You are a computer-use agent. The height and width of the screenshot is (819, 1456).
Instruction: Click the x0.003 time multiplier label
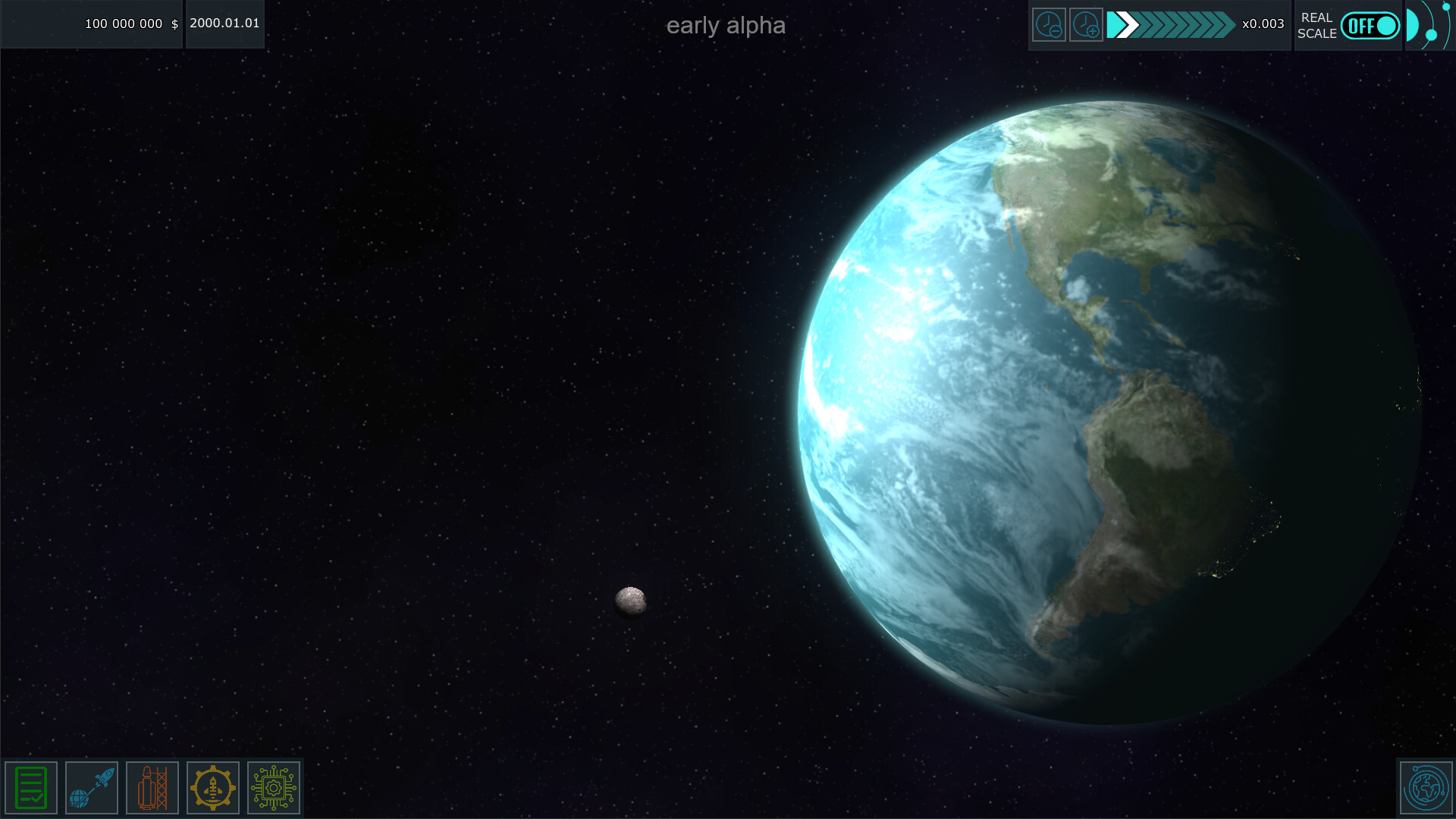(x=1260, y=25)
